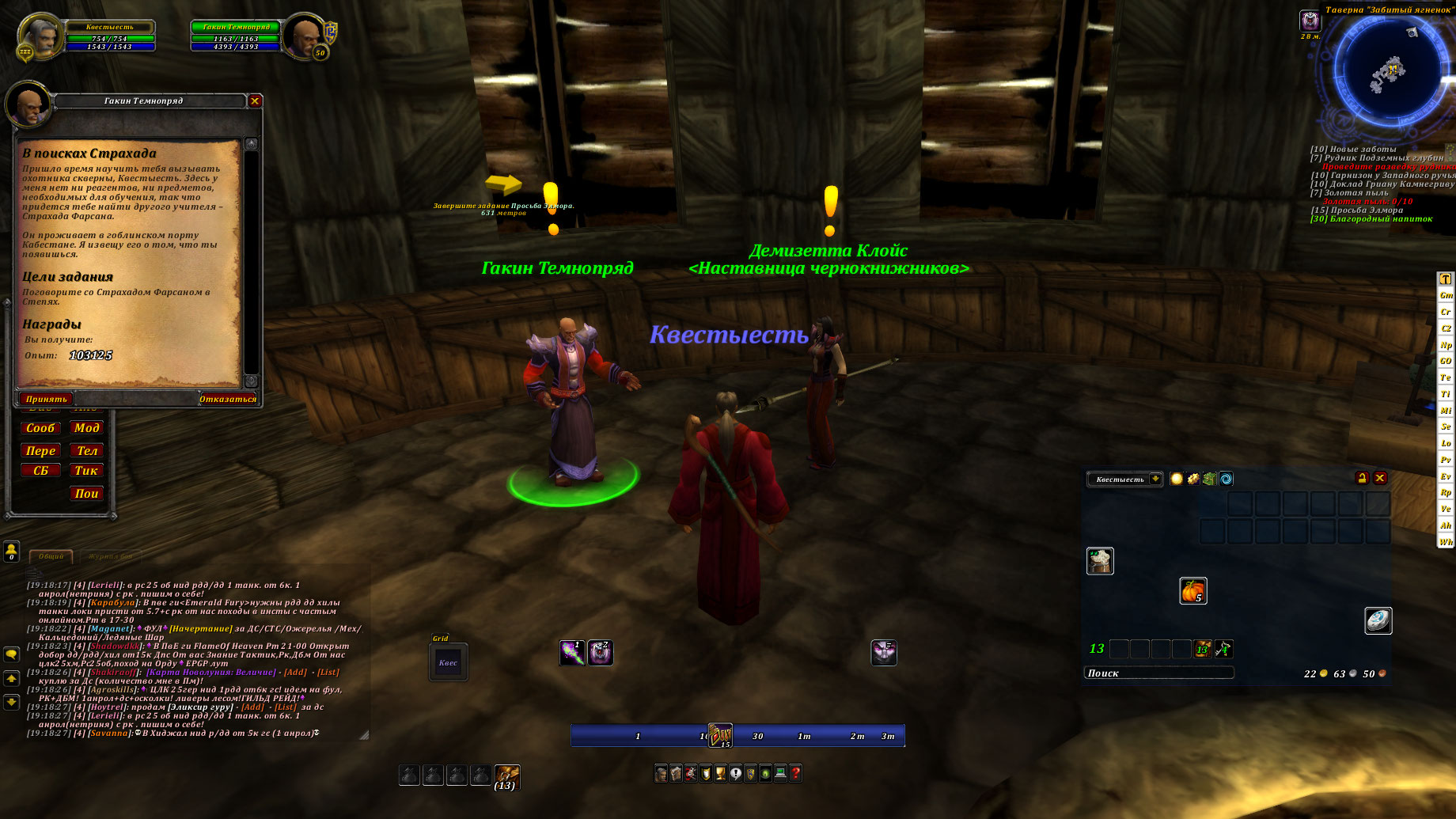Switch to the Общий chat tab
Viewport: 1456px width, 819px height.
[51, 556]
